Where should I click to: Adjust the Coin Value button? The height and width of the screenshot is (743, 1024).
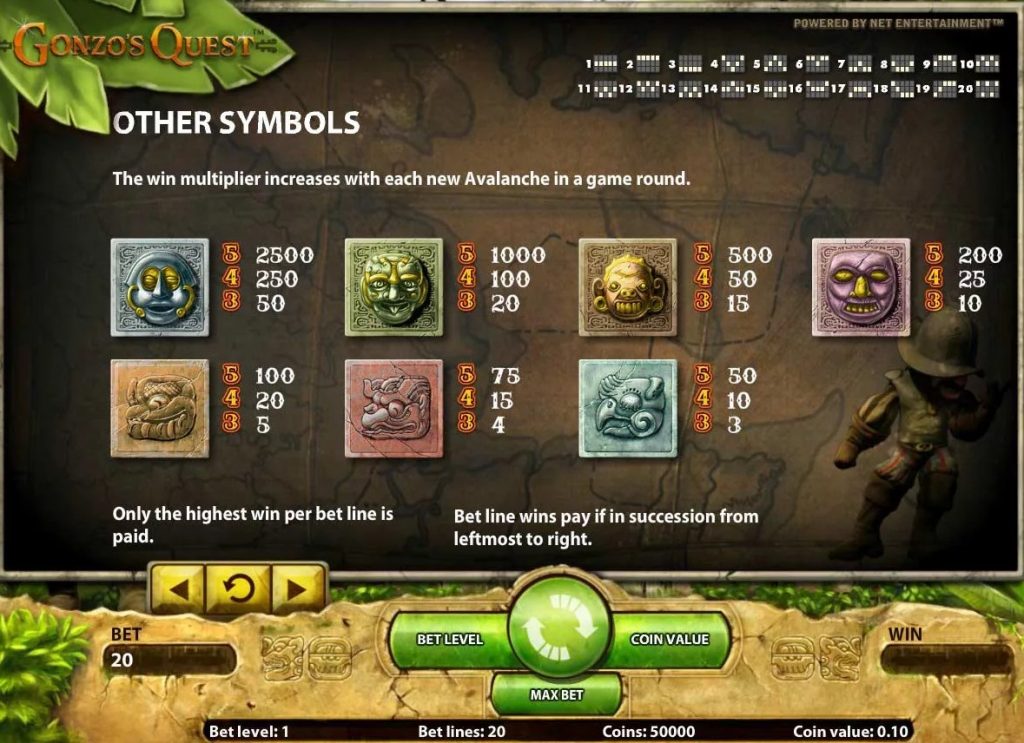[670, 639]
